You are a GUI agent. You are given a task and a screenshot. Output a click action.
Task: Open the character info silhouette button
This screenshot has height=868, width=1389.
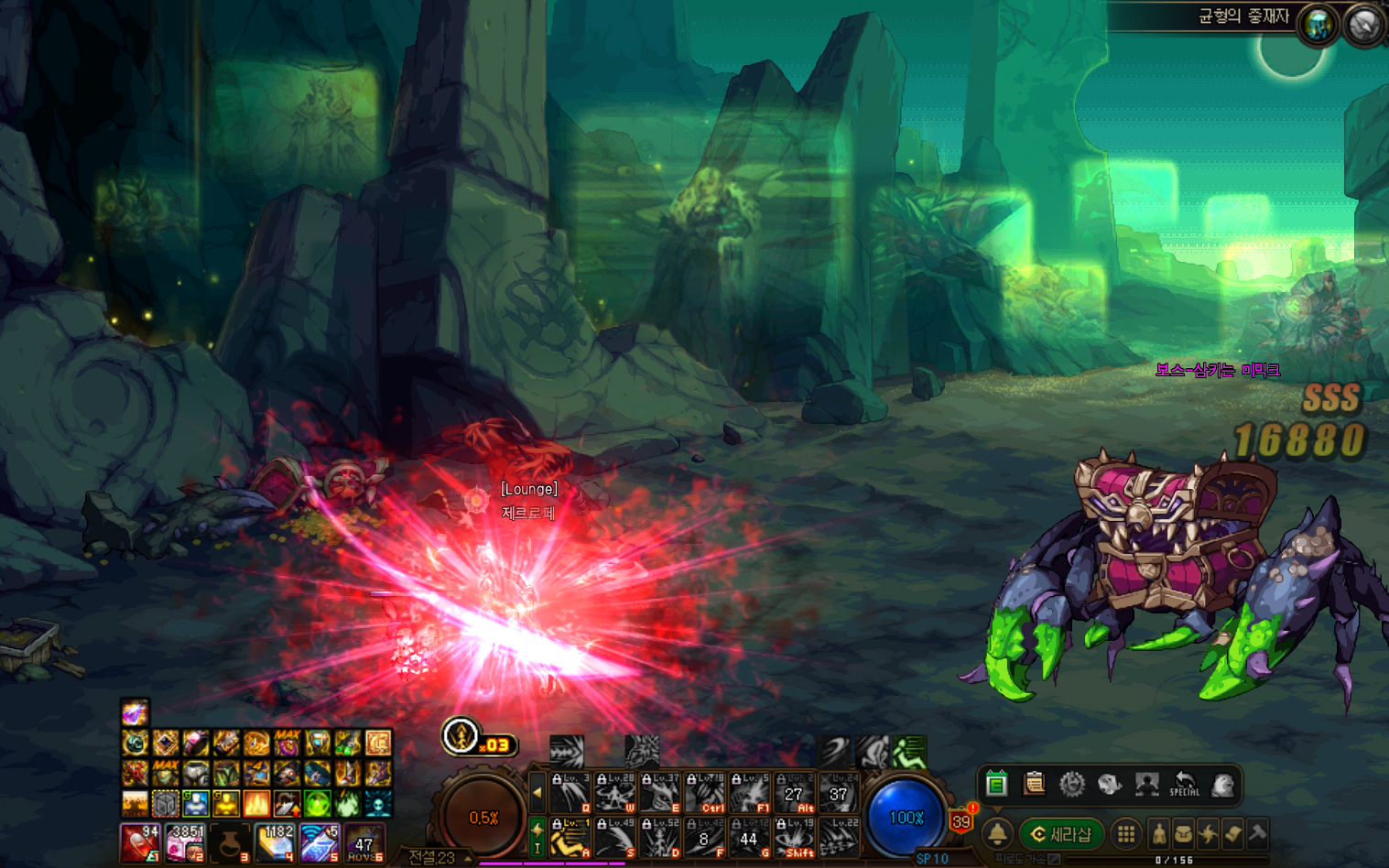(1159, 834)
